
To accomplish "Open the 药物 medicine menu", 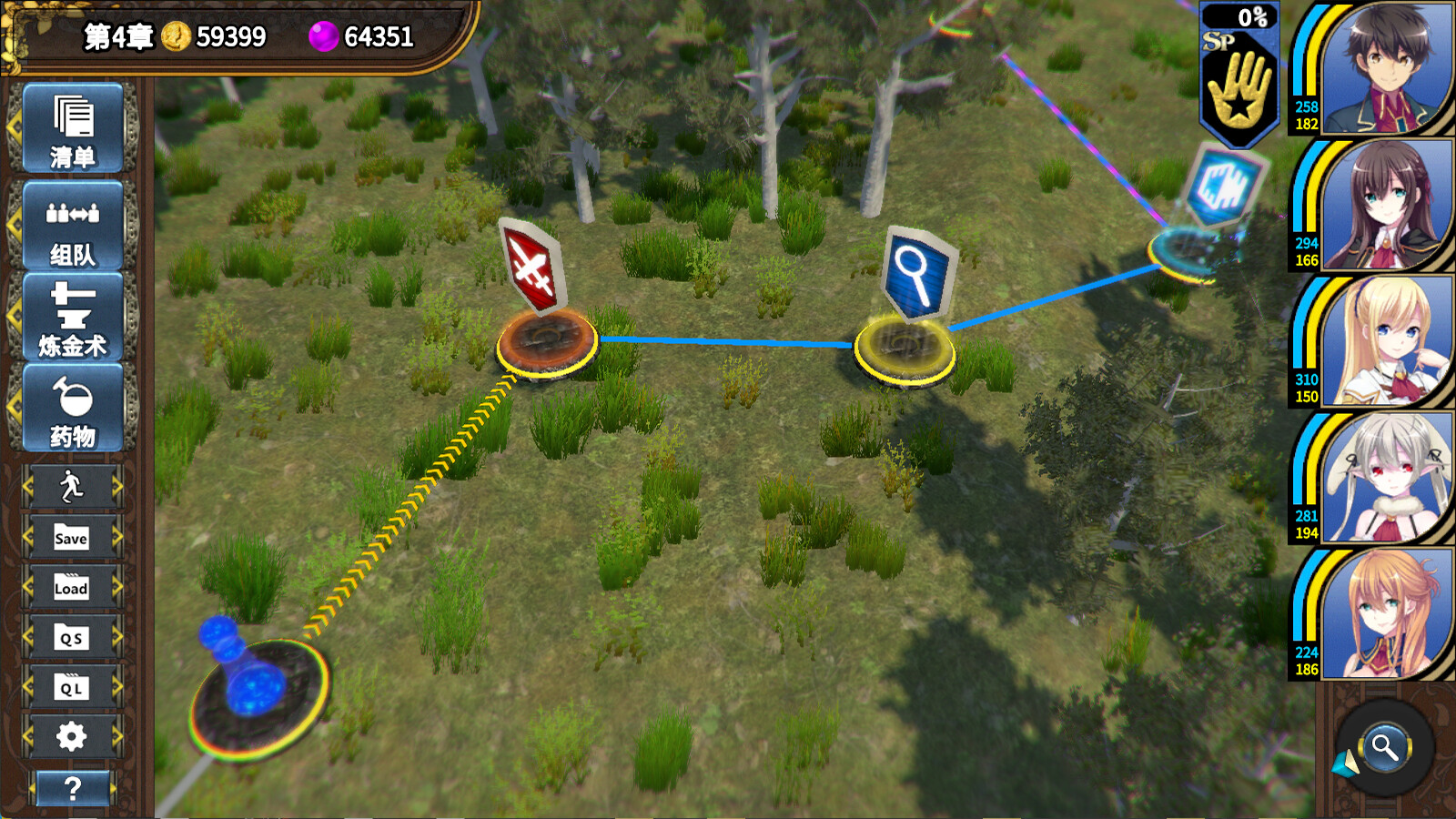I will [x=73, y=409].
